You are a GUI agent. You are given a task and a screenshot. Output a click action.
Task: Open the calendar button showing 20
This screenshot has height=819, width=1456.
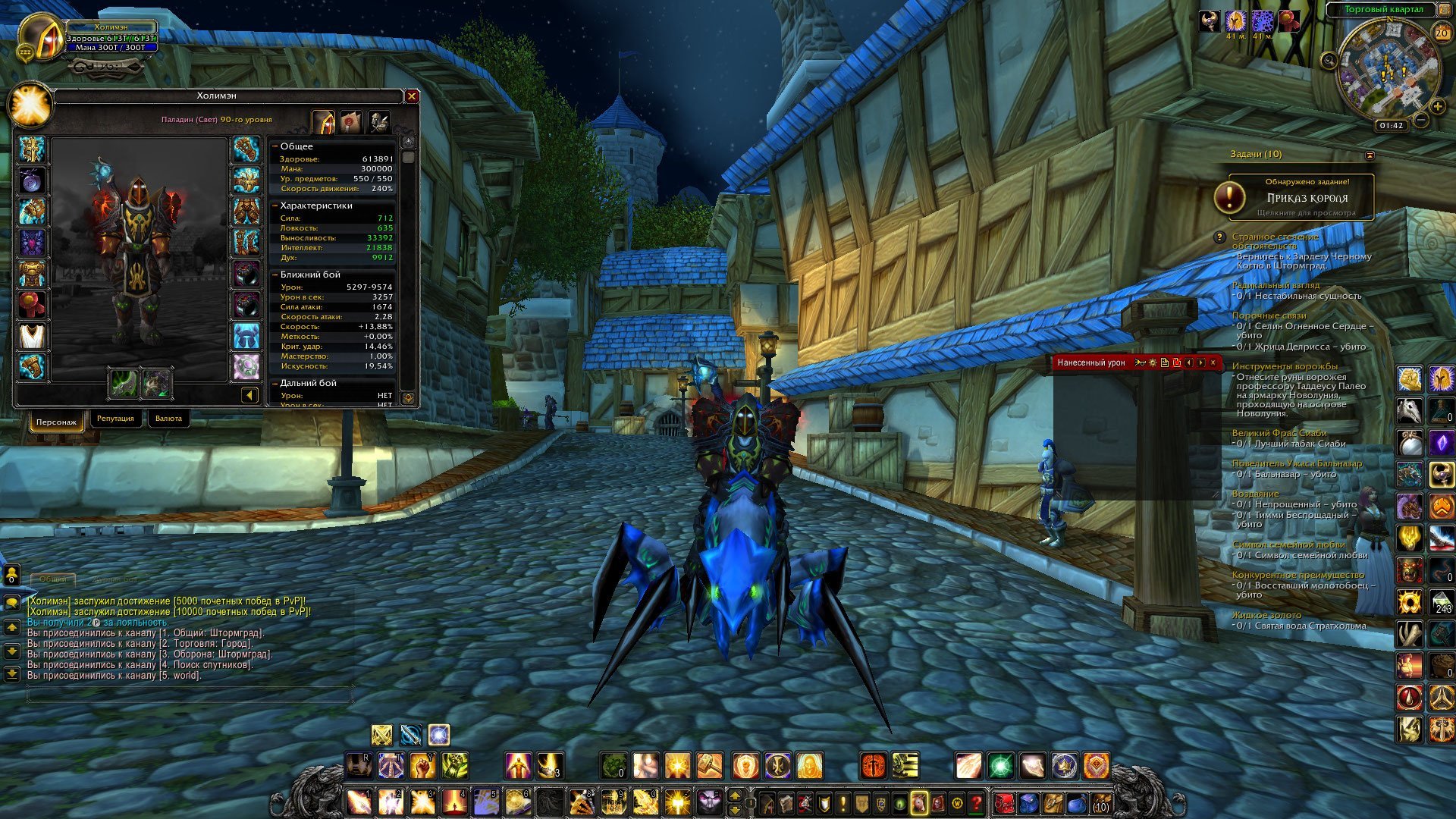(1442, 33)
